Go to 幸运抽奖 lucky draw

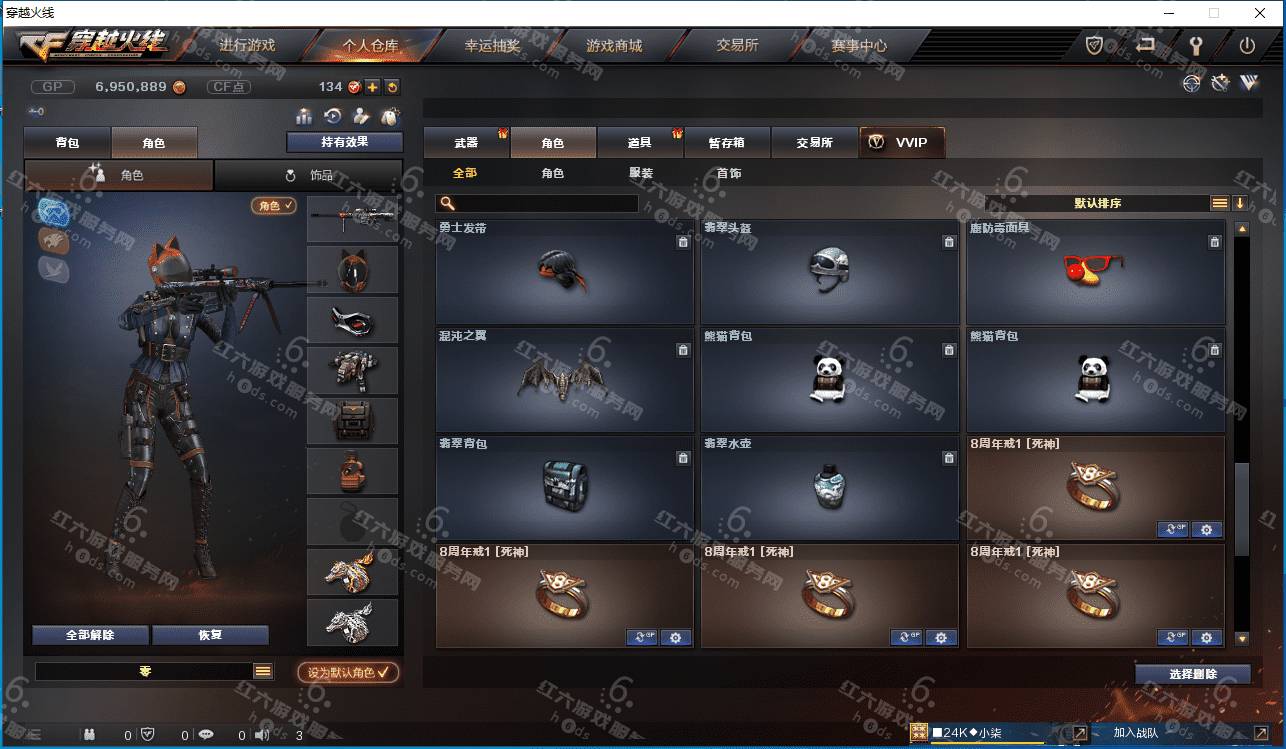[x=492, y=46]
